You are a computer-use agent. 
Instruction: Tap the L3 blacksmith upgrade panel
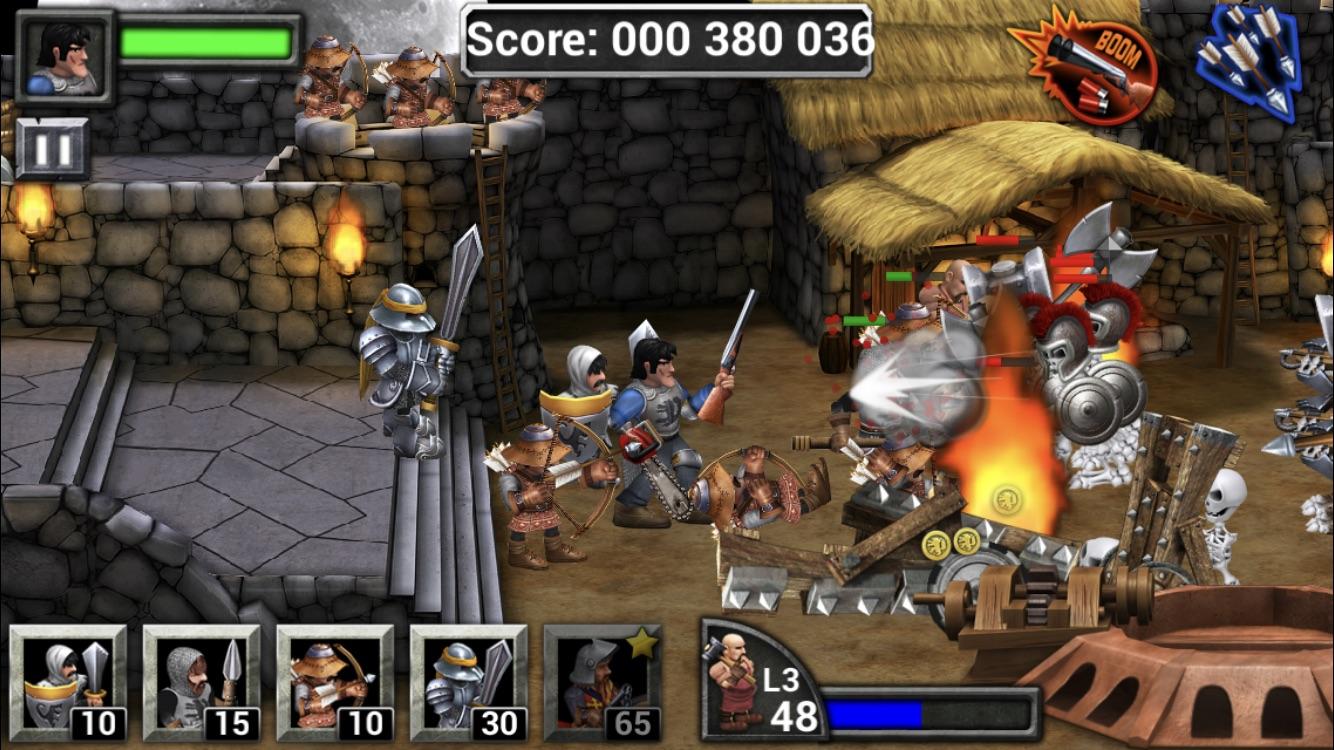tap(766, 682)
